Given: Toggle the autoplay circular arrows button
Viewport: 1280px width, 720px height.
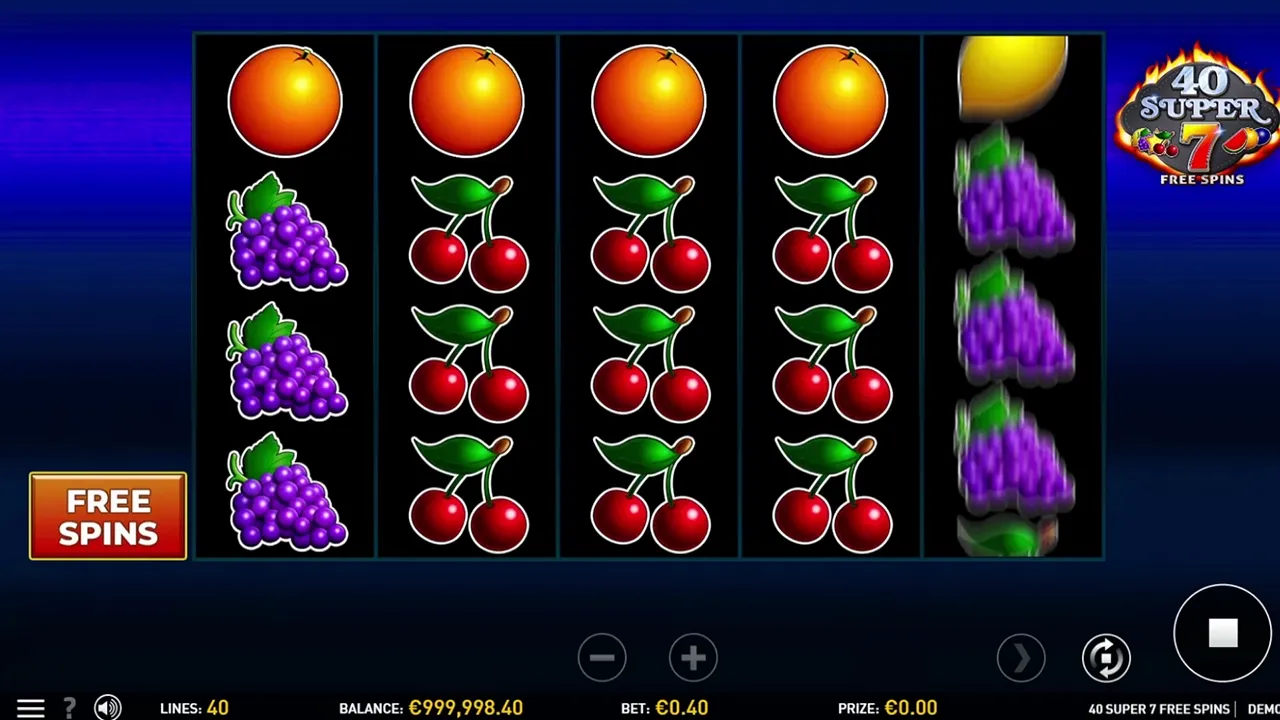Looking at the screenshot, I should click(1105, 658).
